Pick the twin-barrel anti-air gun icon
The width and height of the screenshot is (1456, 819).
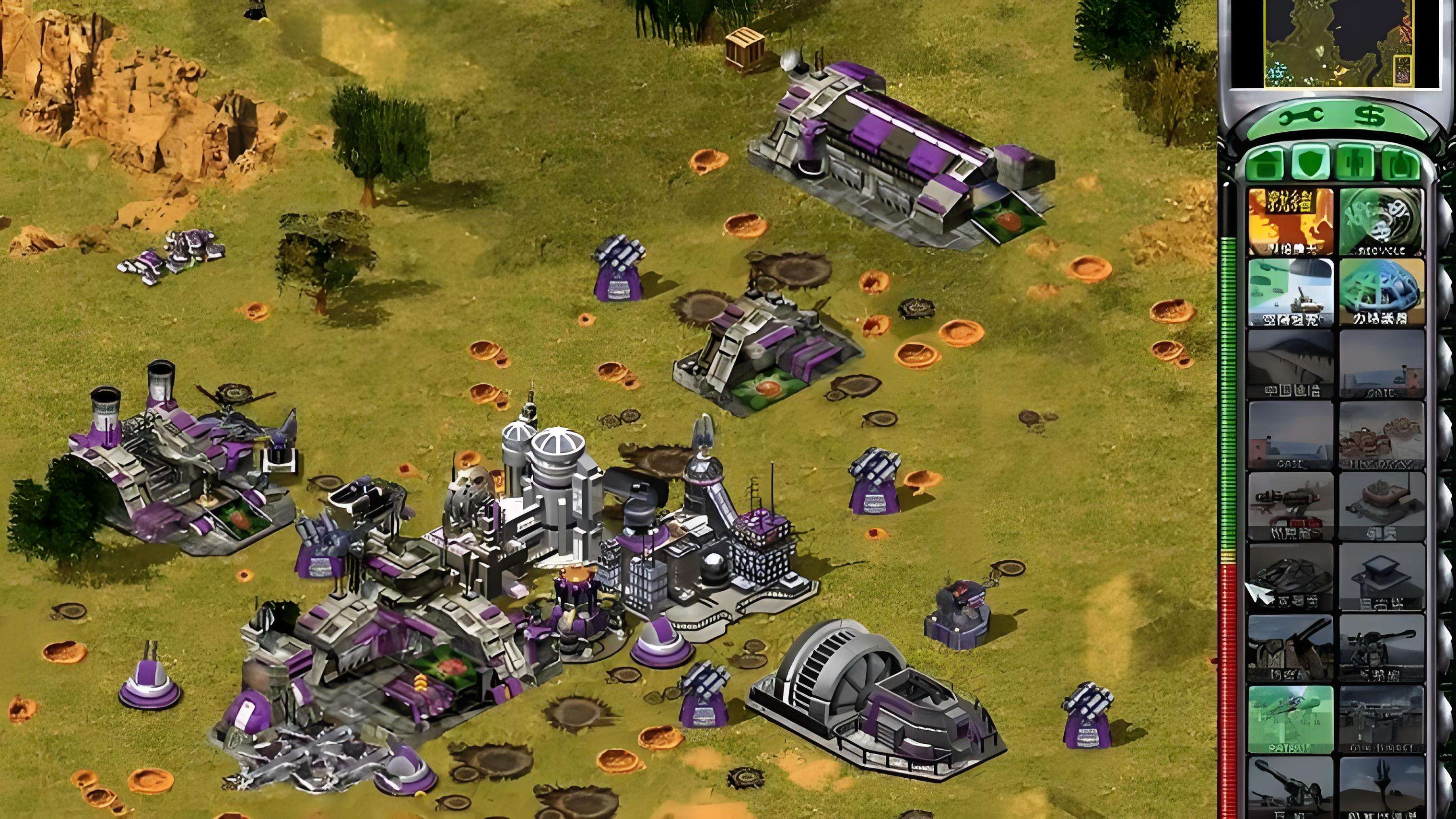click(1290, 649)
